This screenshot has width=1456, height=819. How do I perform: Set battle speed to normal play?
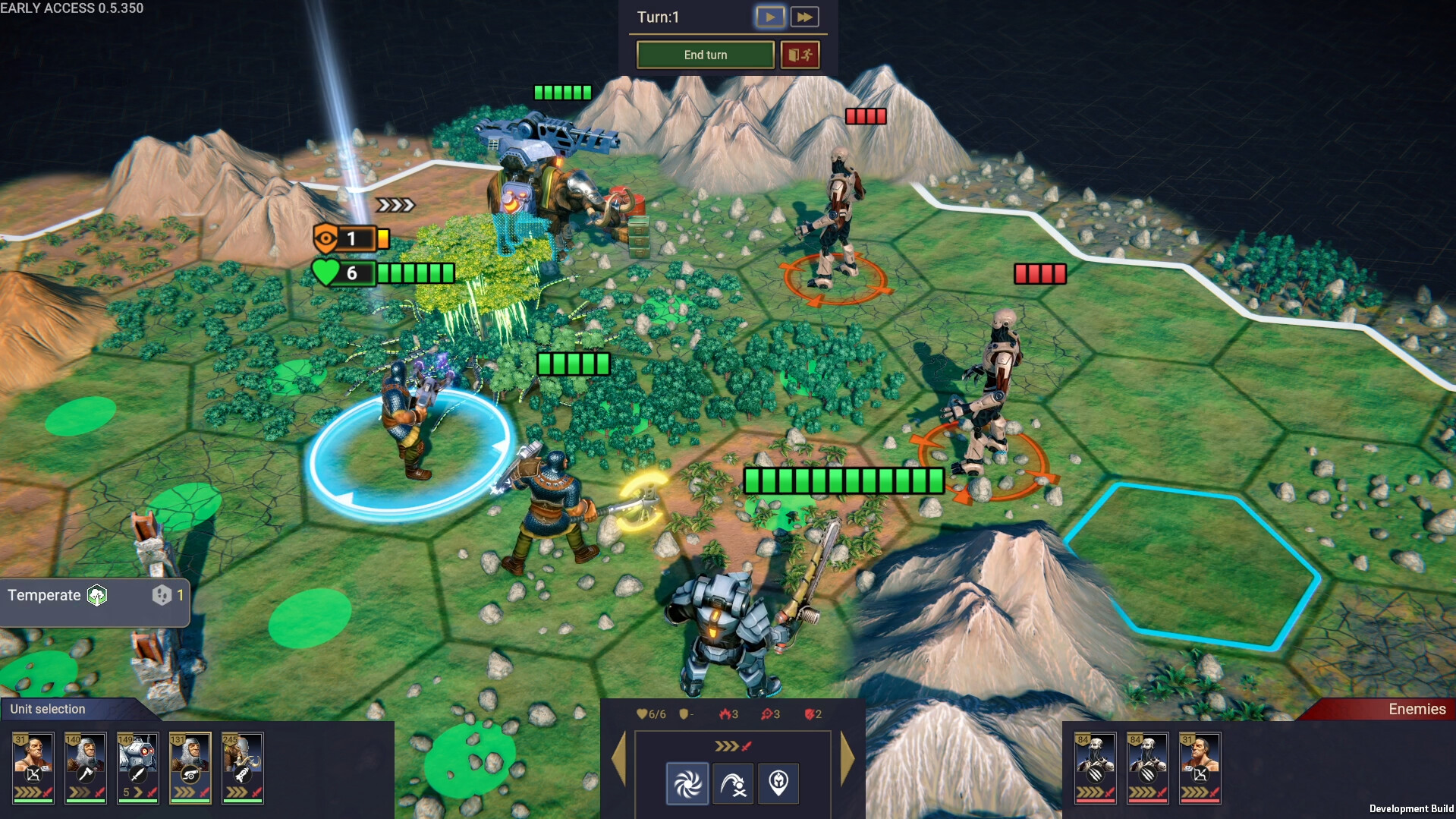coord(769,17)
